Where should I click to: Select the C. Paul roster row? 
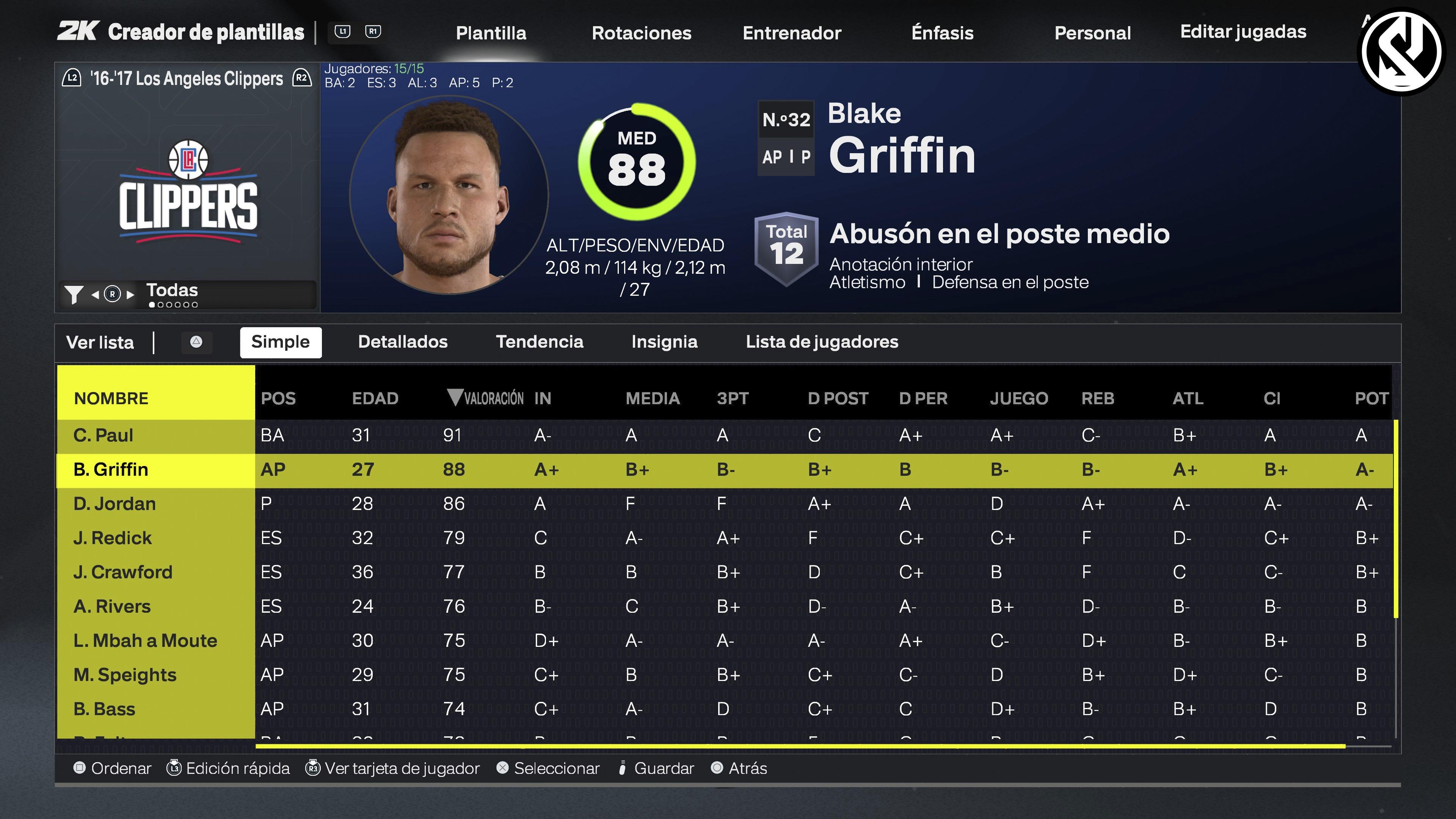point(104,435)
